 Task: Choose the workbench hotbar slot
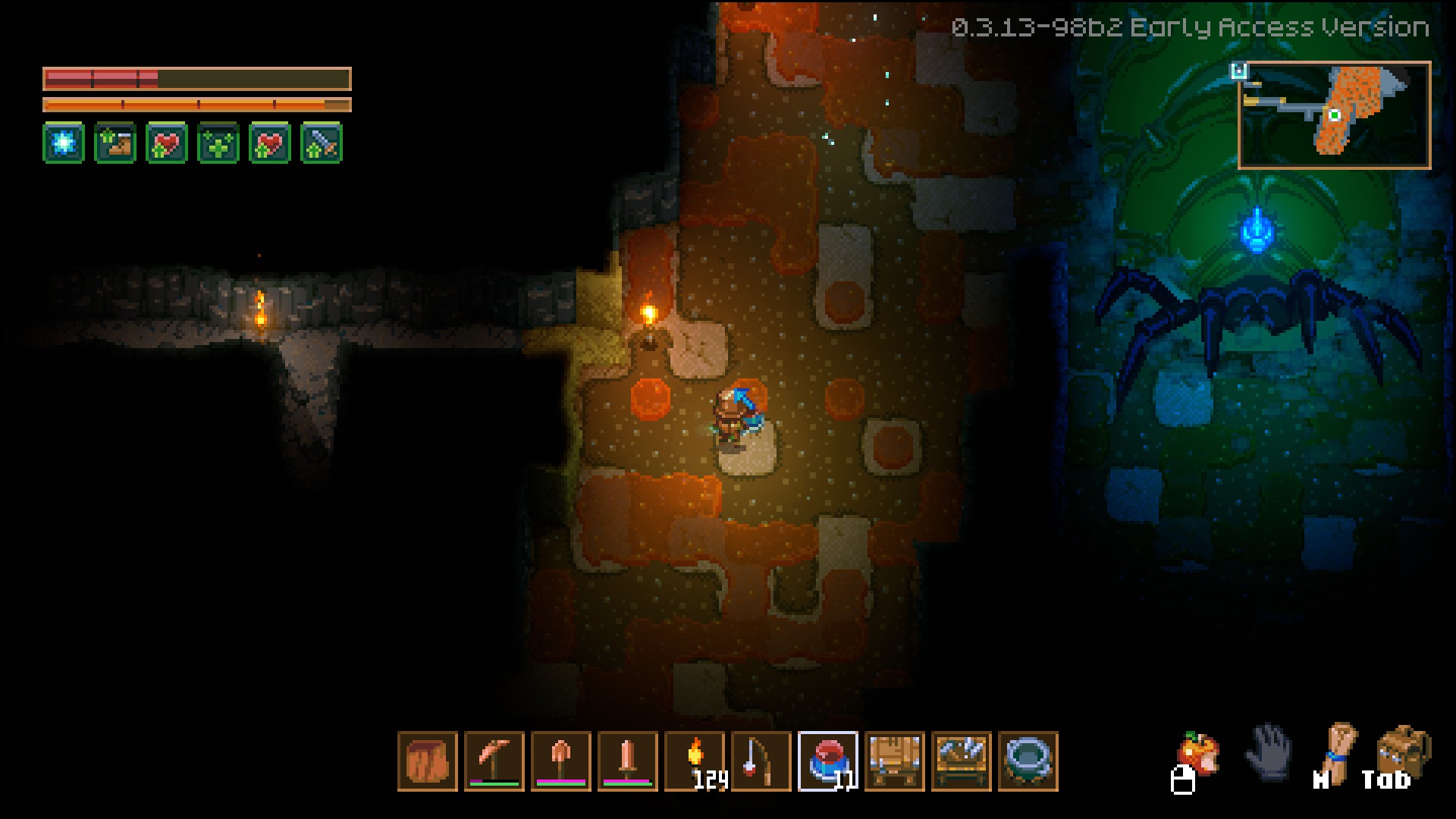pos(961,761)
